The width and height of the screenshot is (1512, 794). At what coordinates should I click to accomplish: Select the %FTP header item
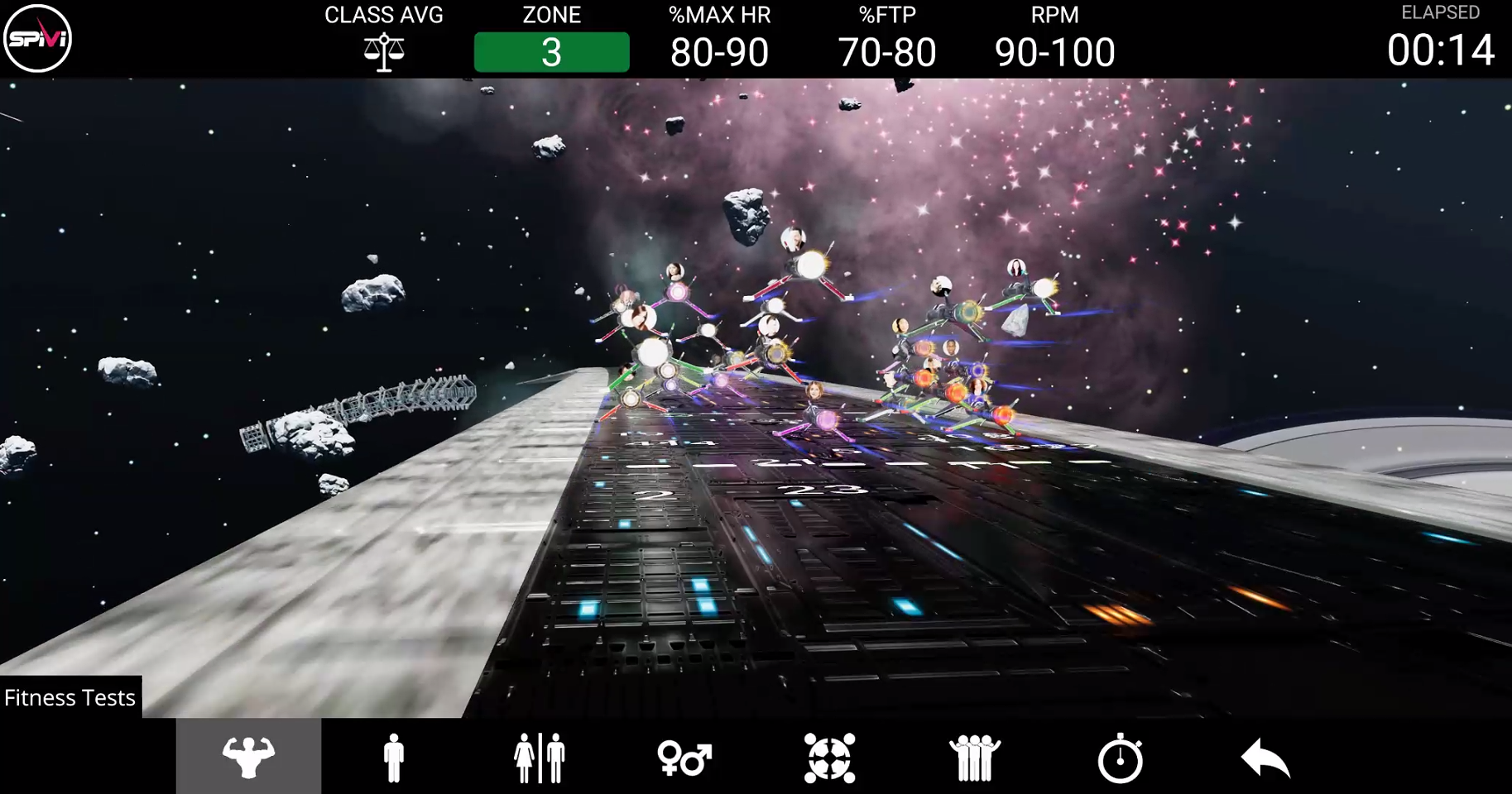886,15
